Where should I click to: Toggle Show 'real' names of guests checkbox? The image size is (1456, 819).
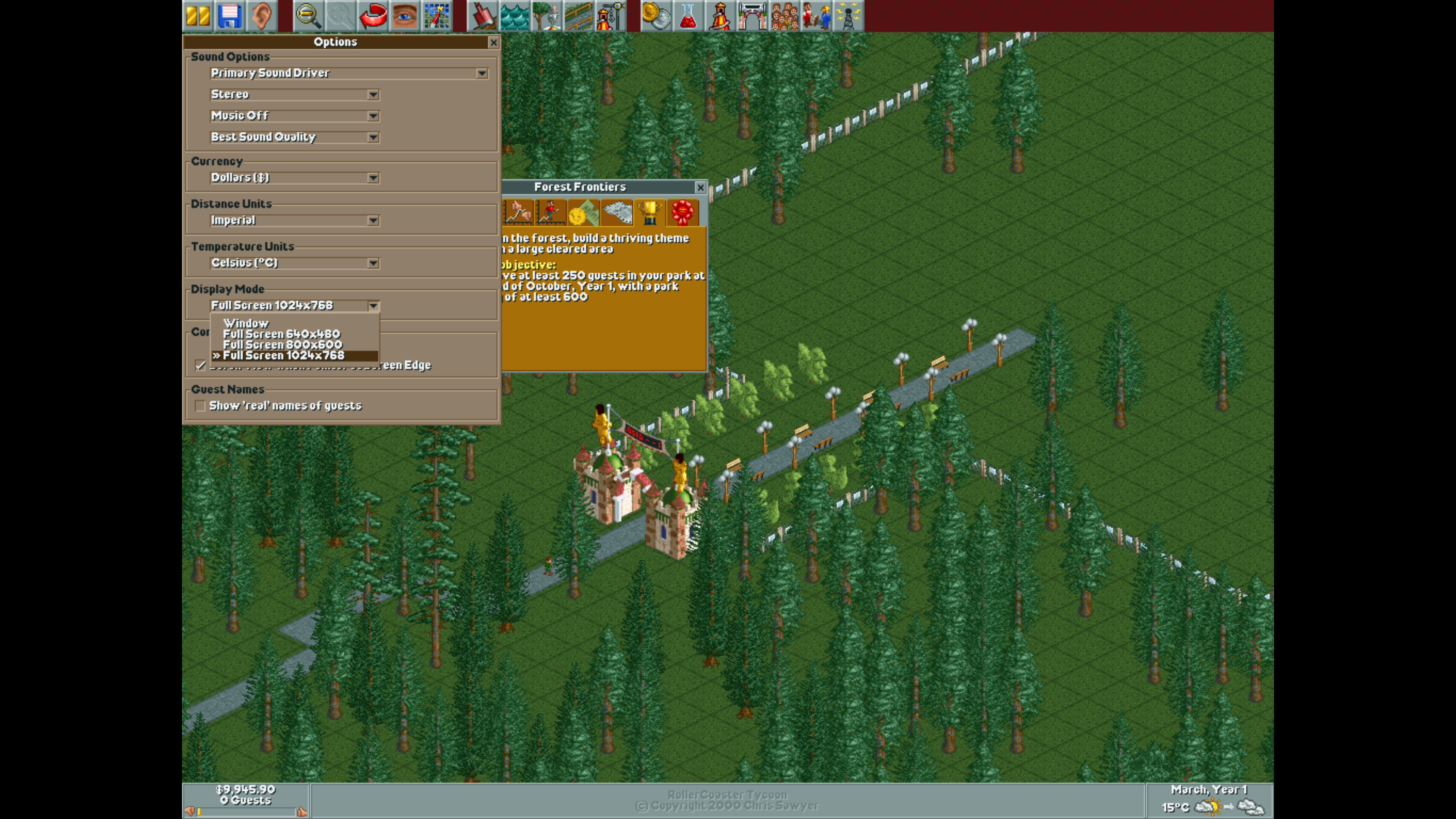tap(200, 406)
